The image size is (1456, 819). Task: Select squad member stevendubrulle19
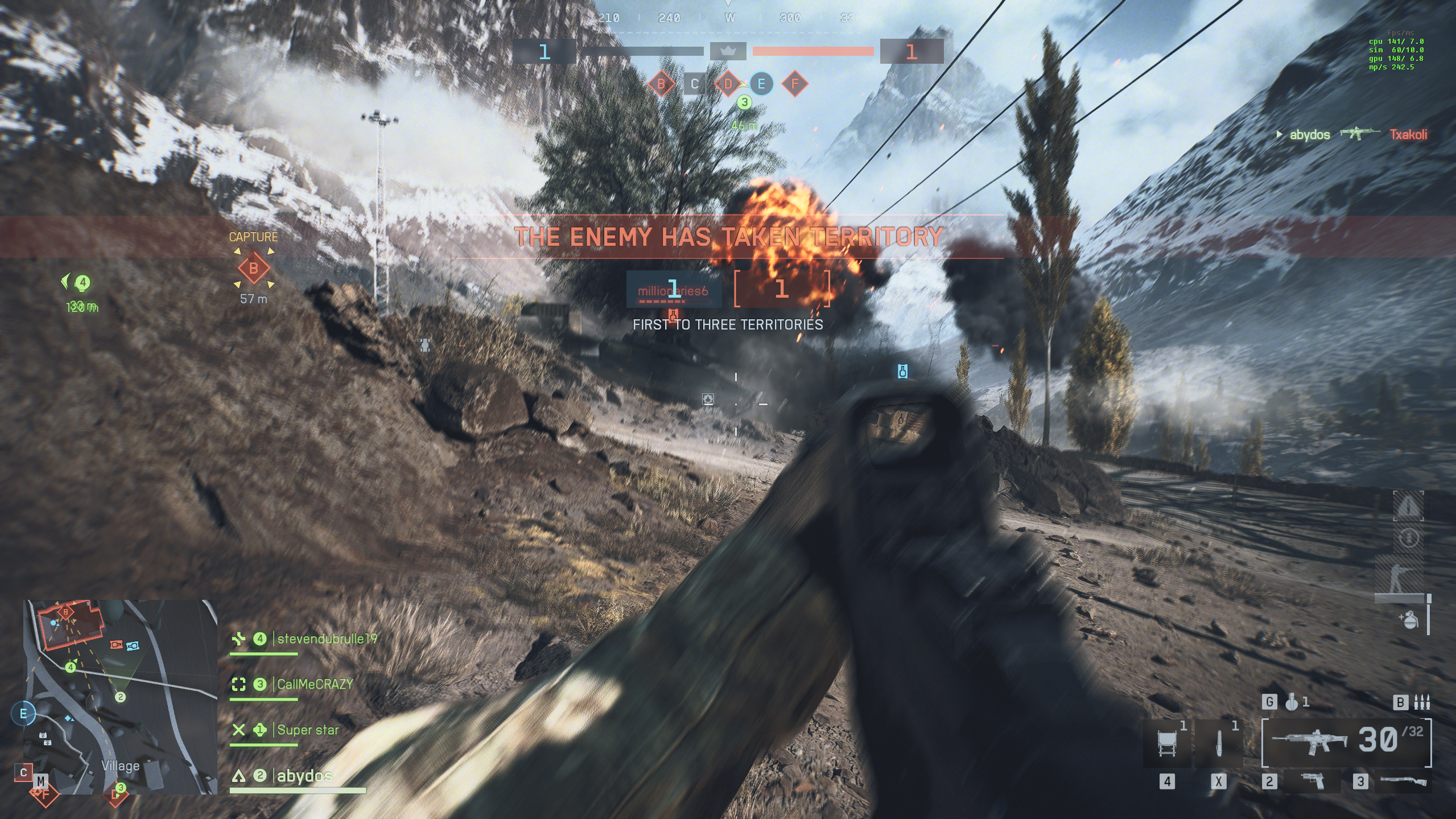[x=327, y=639]
